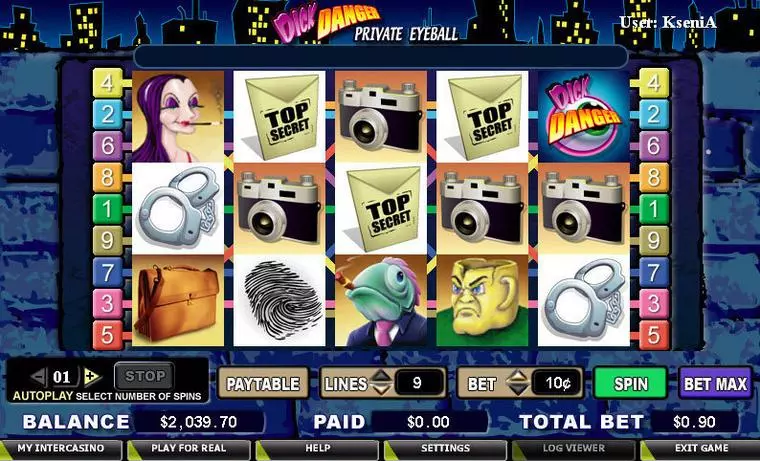Viewport: 760px width, 461px height.
Task: Open the Settings menu
Action: tap(445, 449)
